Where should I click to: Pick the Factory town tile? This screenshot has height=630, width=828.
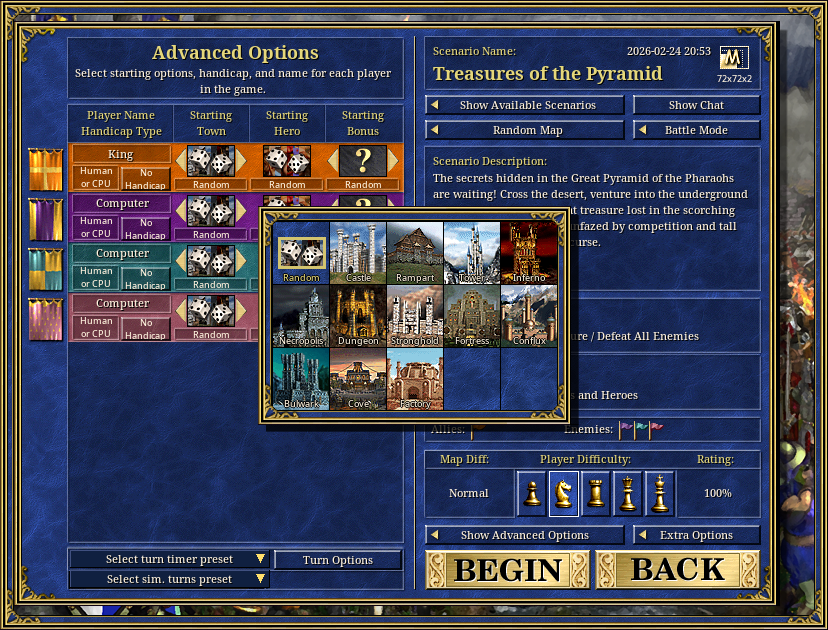(x=415, y=379)
